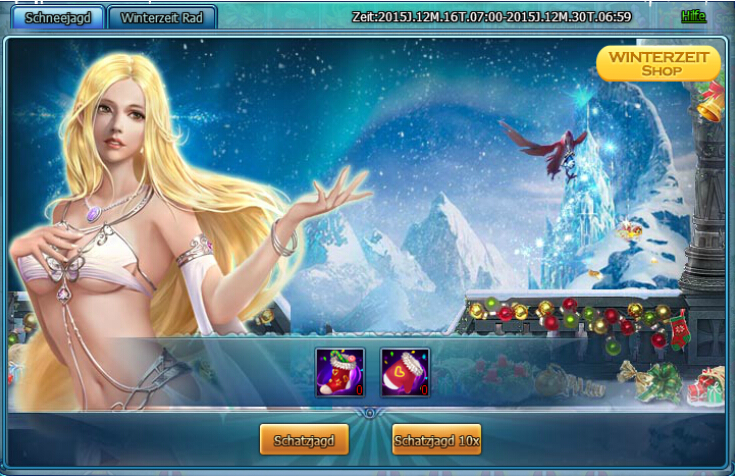Open the Hilfe help link
Image resolution: width=735 pixels, height=476 pixels.
(693, 16)
